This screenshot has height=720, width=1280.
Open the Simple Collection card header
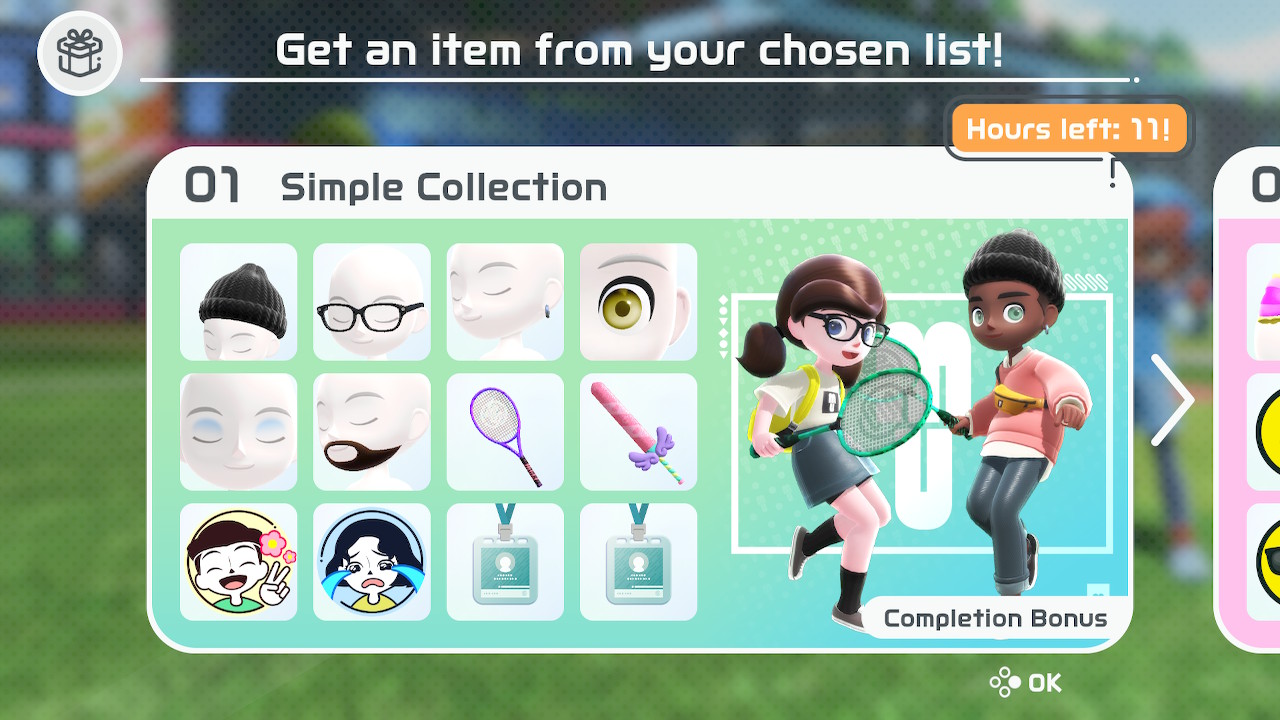pyautogui.click(x=444, y=187)
